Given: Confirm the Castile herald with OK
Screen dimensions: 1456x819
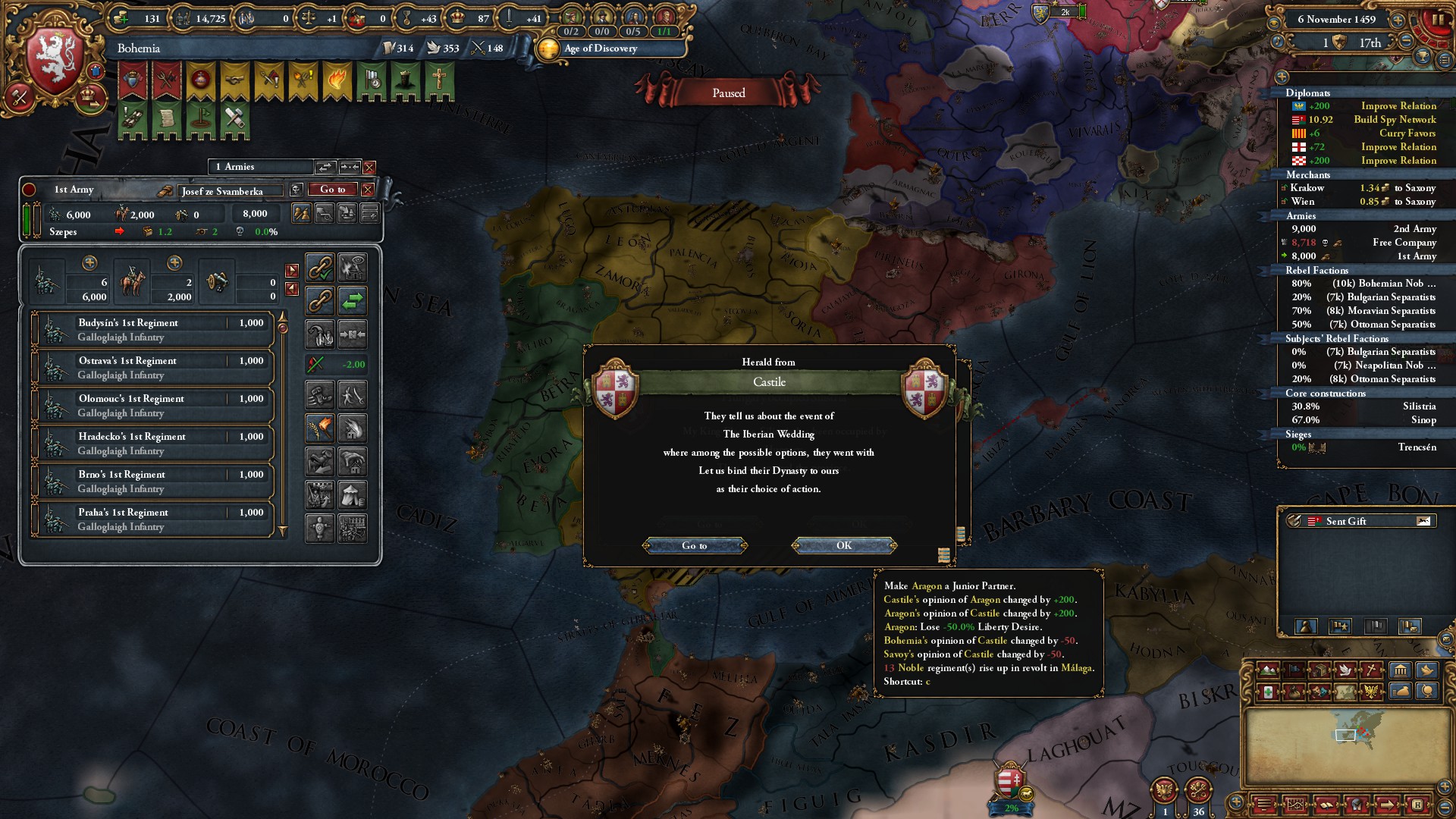Looking at the screenshot, I should [844, 545].
